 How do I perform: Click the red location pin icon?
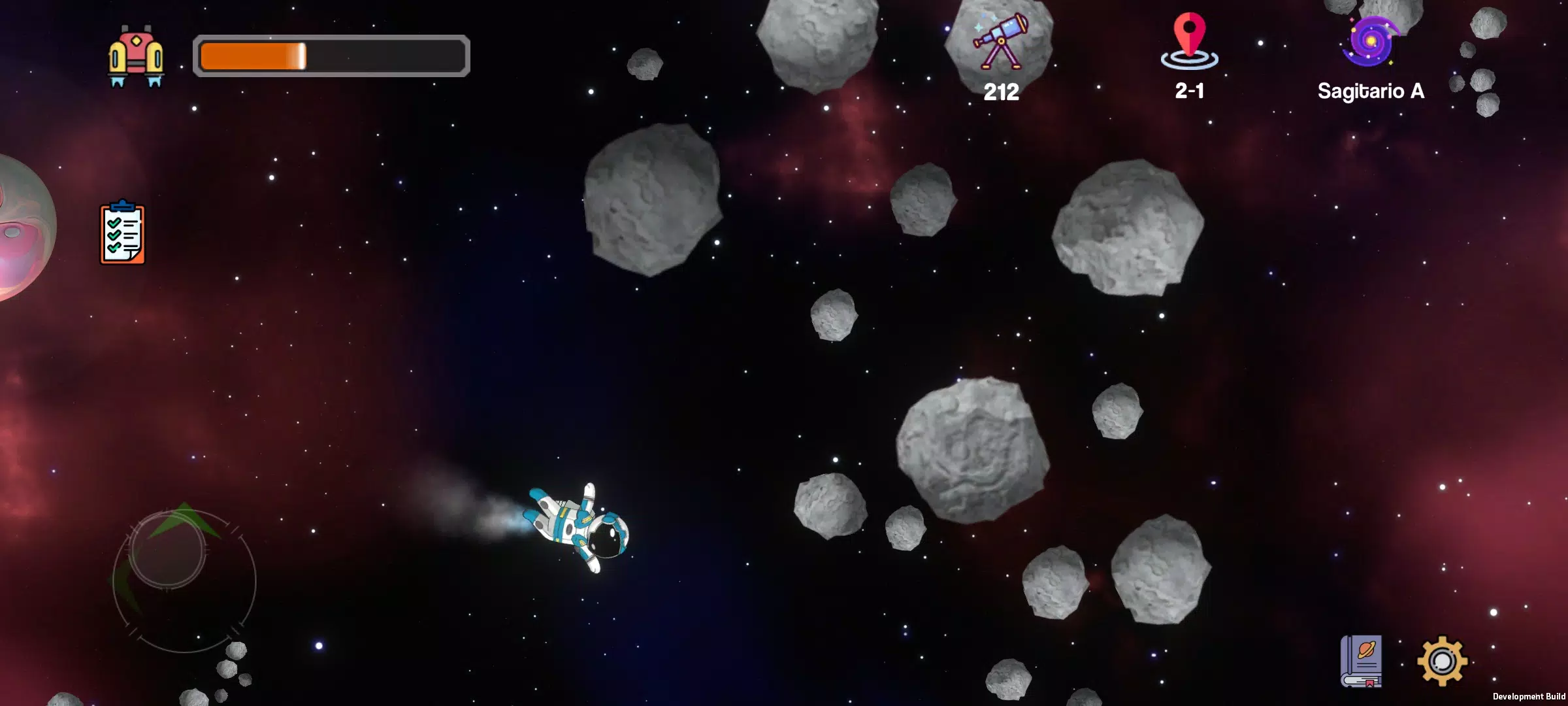tap(1189, 41)
